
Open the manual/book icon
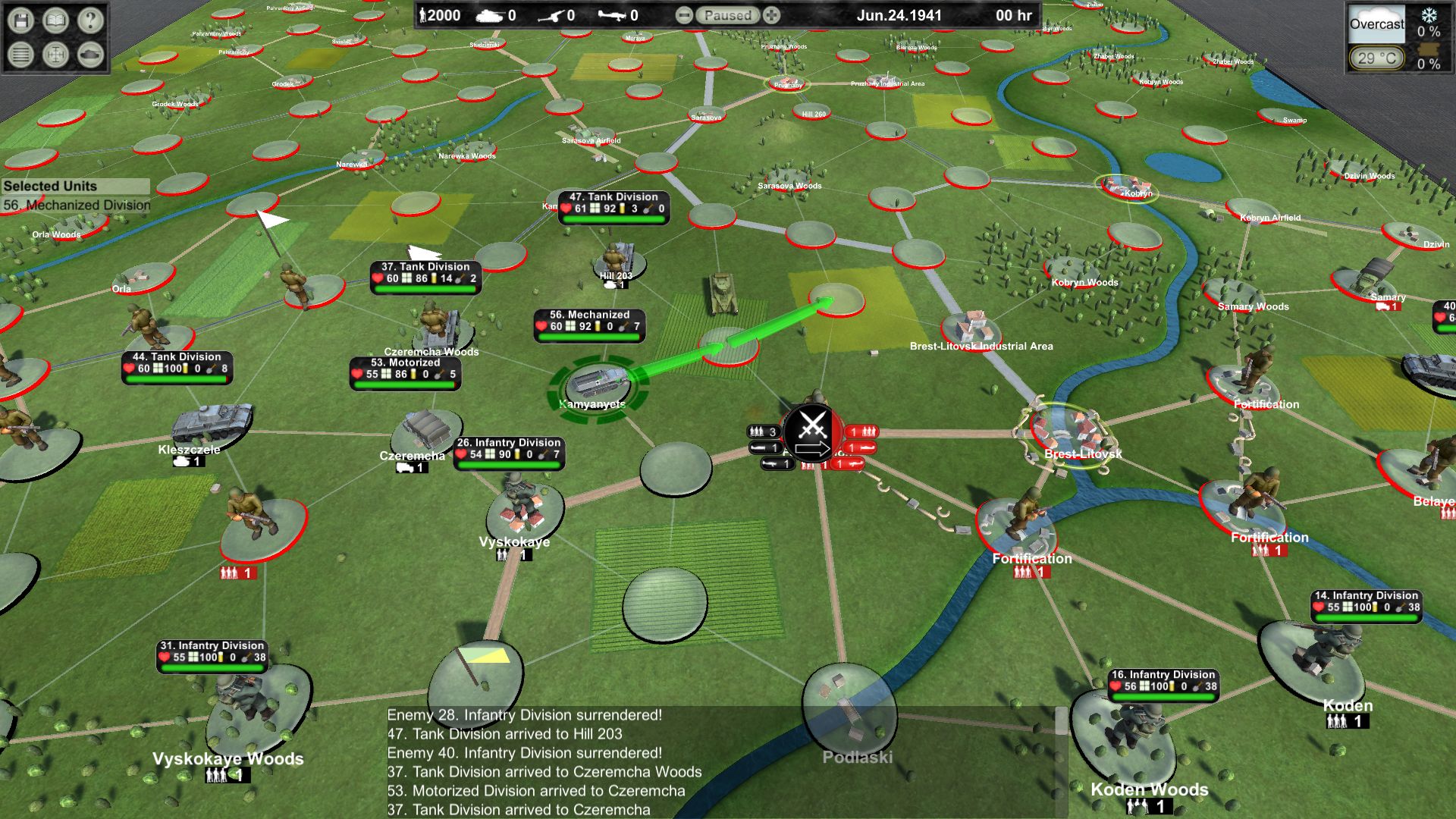[x=55, y=21]
